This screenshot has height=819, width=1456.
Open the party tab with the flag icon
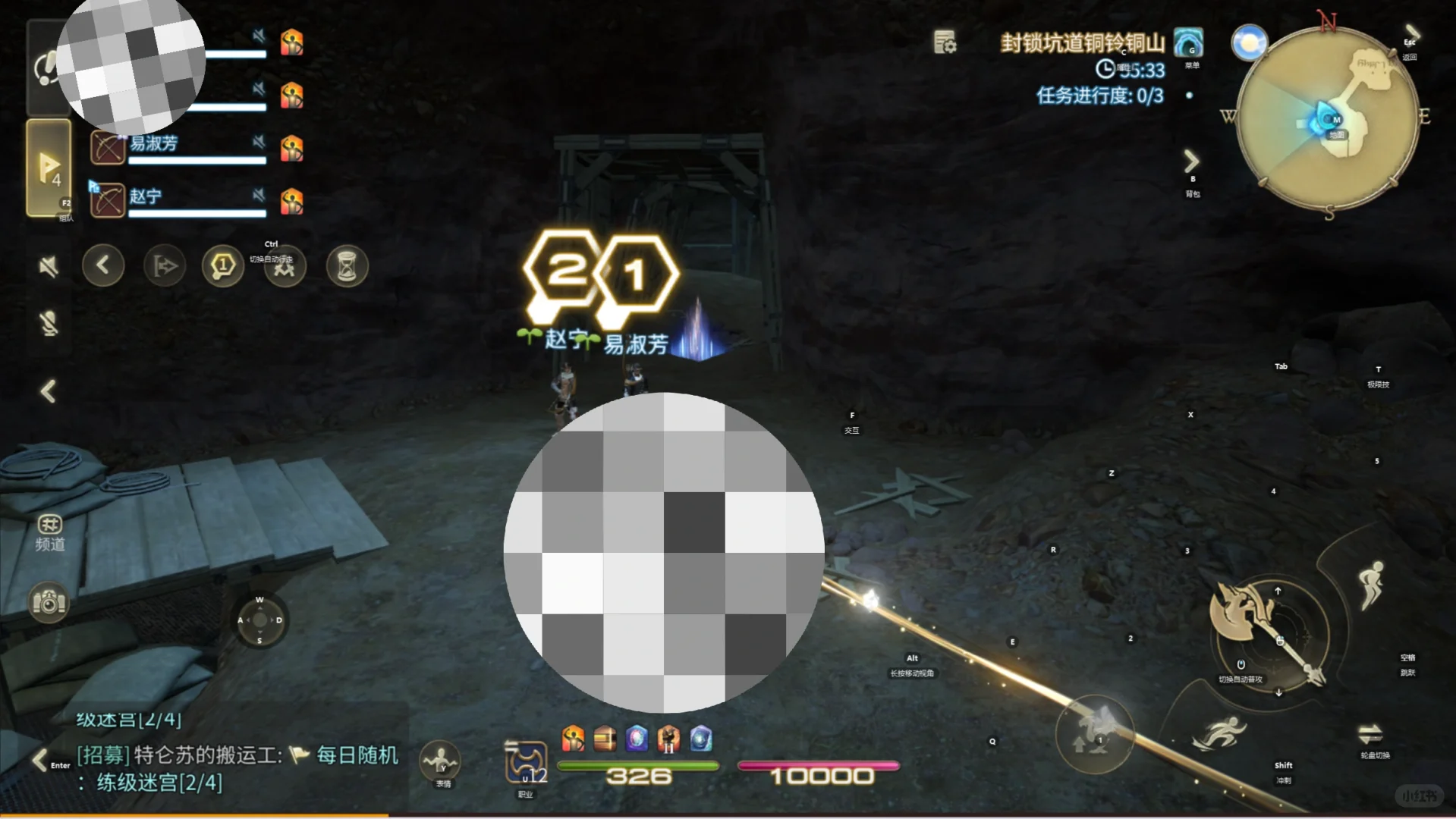point(49,168)
